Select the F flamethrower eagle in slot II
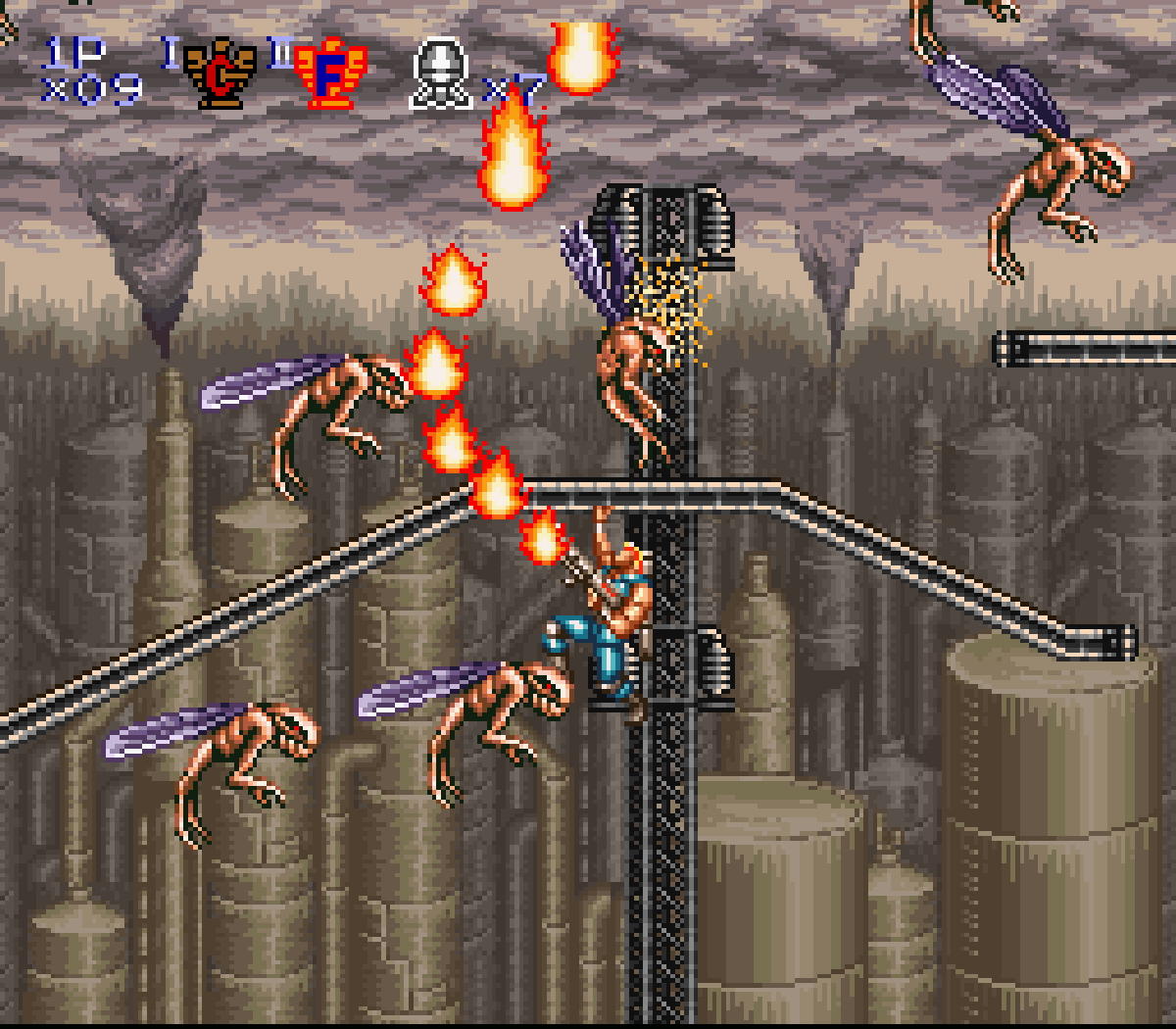 [x=331, y=73]
